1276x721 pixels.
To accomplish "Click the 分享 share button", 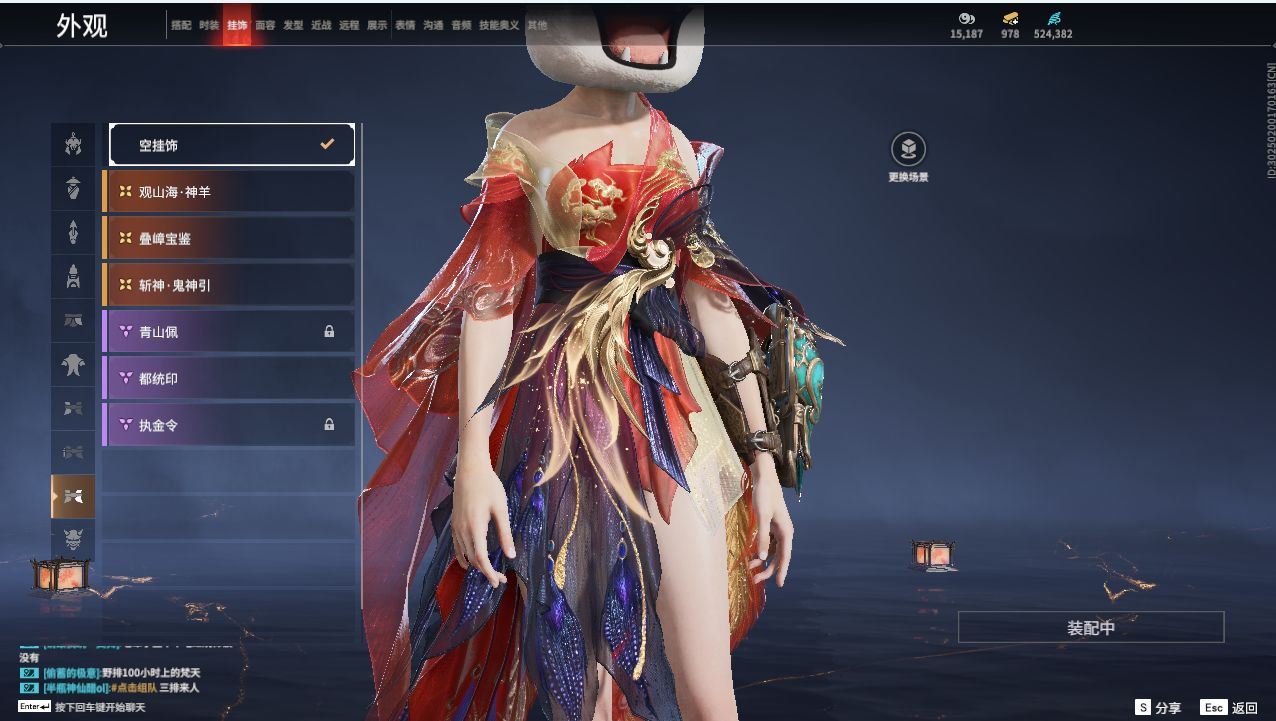I will pyautogui.click(x=1158, y=708).
